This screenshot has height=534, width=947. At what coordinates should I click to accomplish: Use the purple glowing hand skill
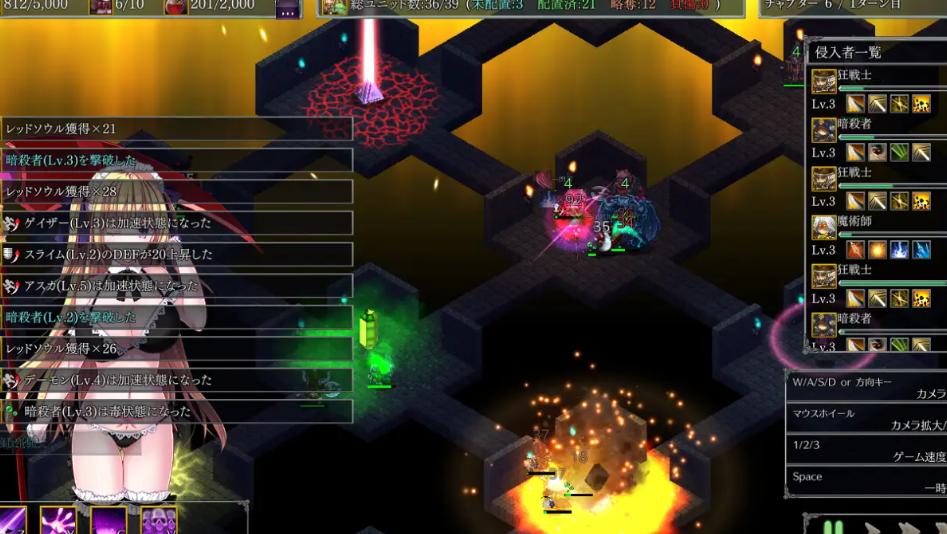pyautogui.click(x=58, y=521)
